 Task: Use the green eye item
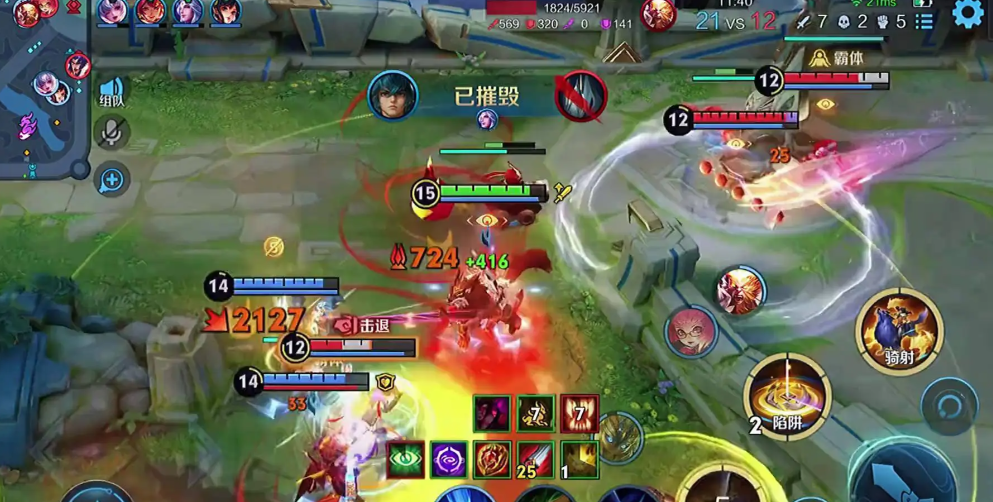coord(406,459)
